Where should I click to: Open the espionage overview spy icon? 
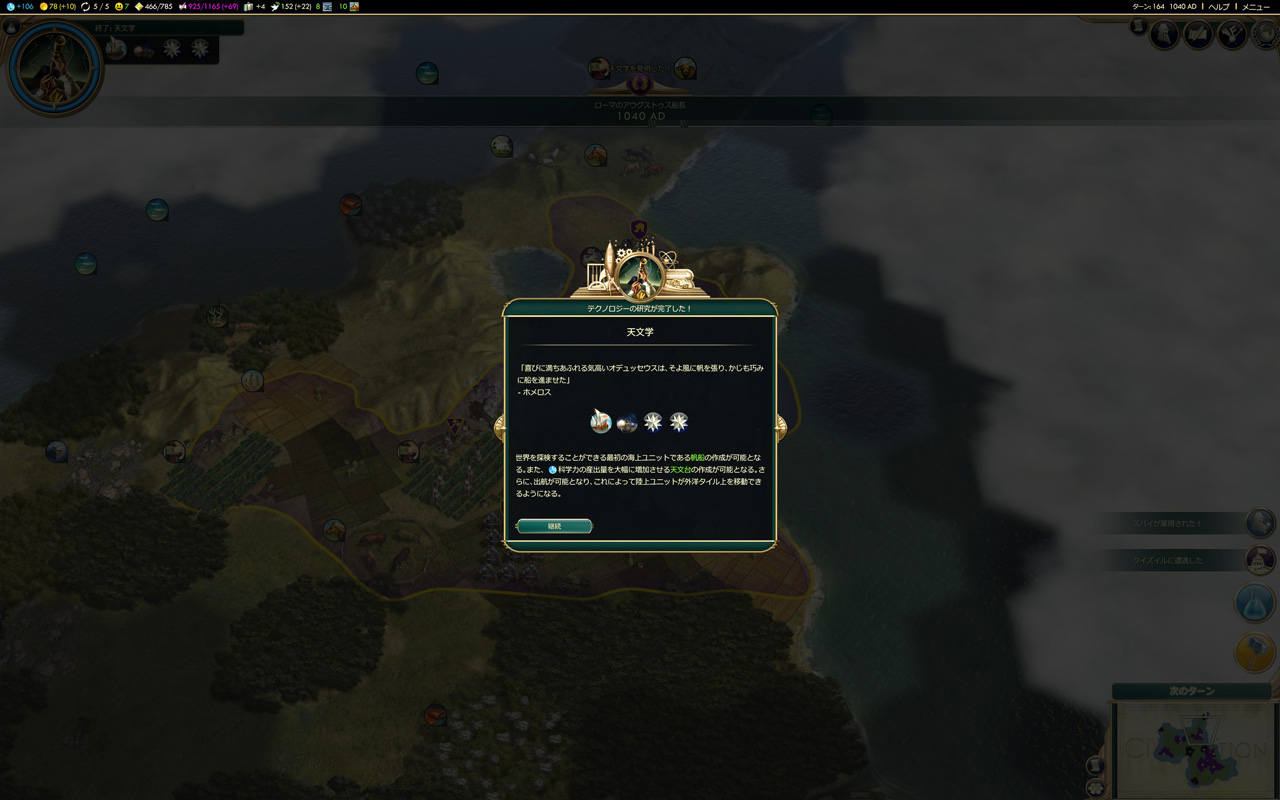1165,35
